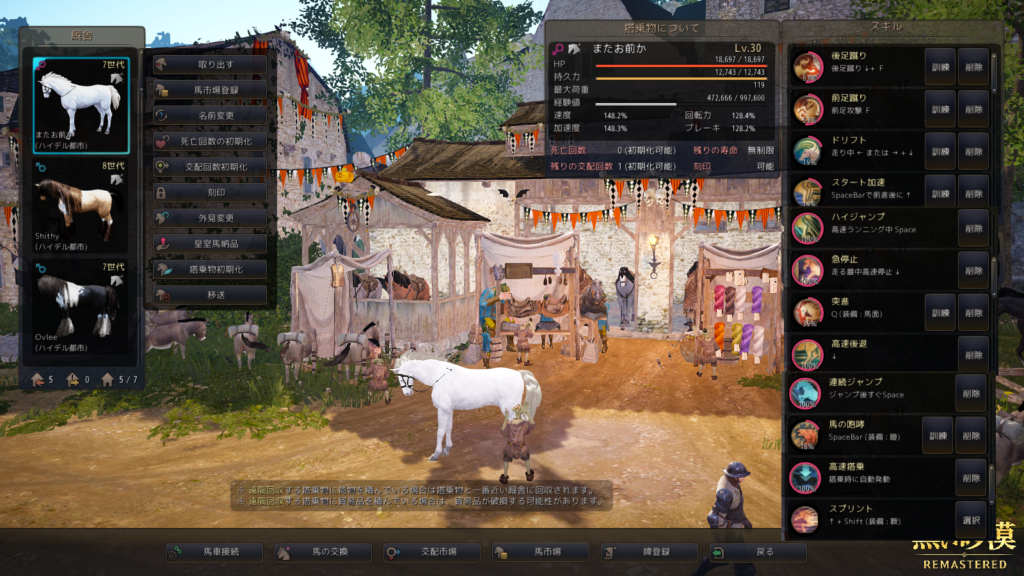Open the 馬の交換 horse exchange

pos(322,551)
